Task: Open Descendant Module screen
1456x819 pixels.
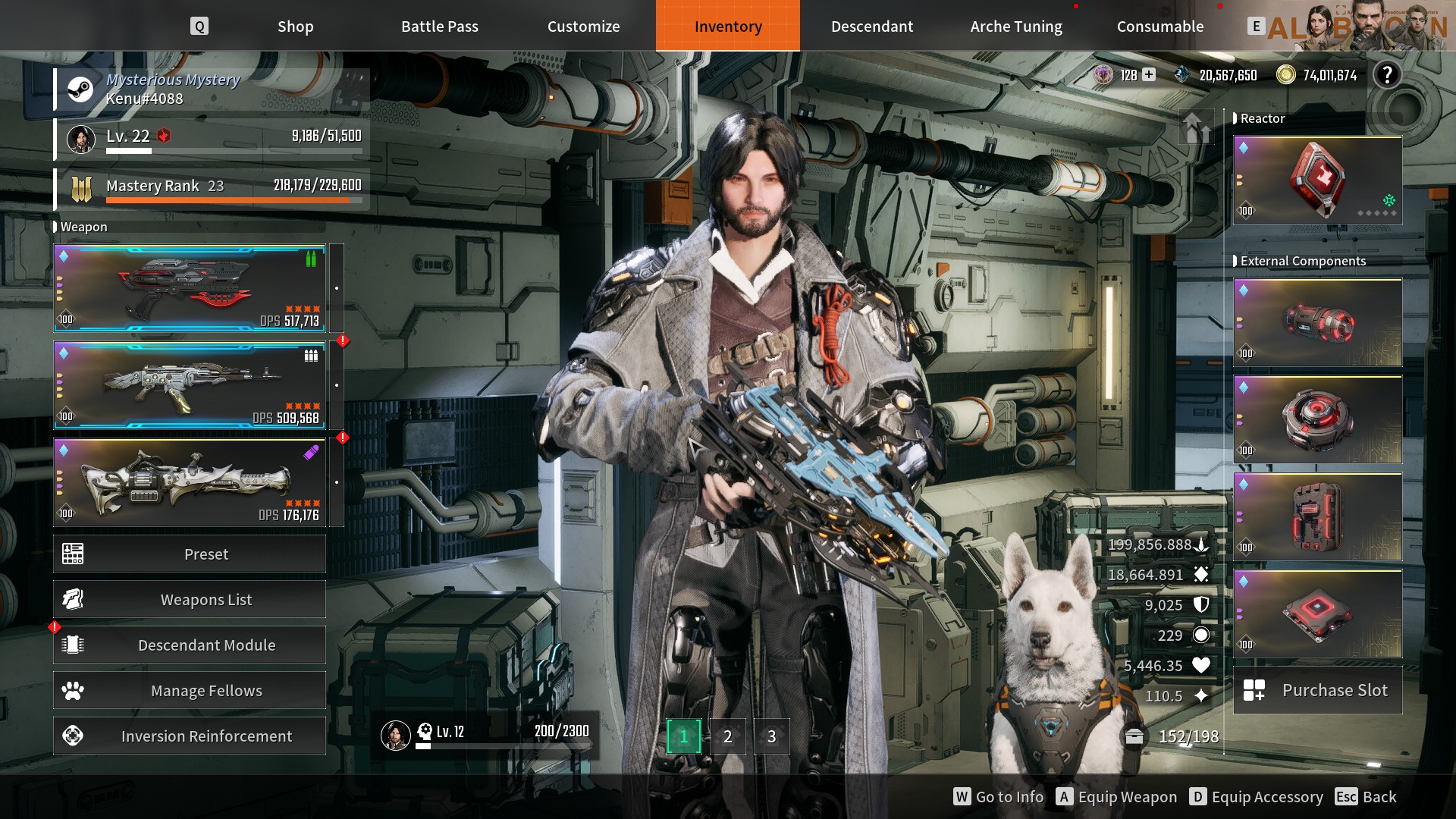Action: point(190,645)
